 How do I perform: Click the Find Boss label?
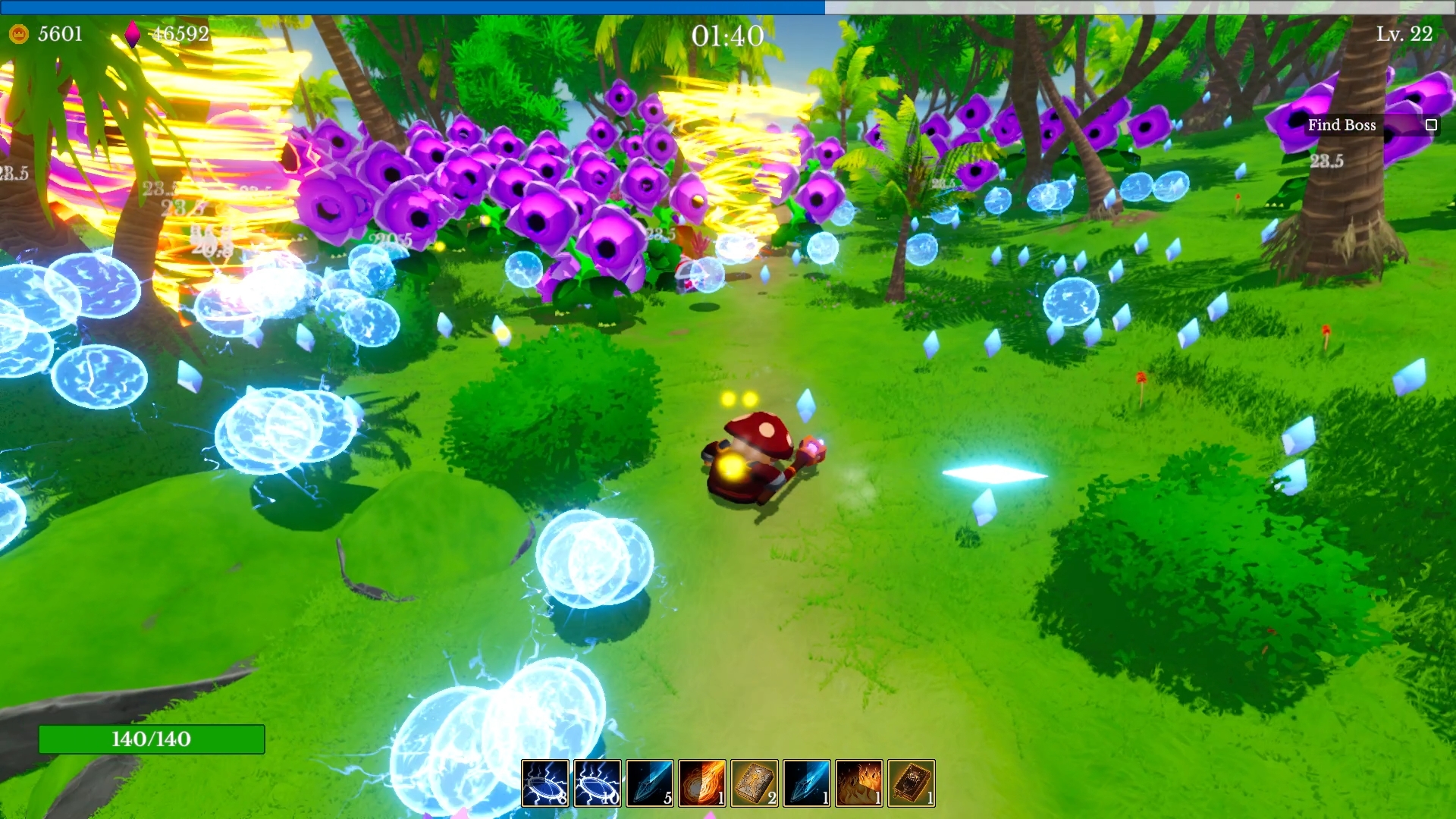(1342, 125)
